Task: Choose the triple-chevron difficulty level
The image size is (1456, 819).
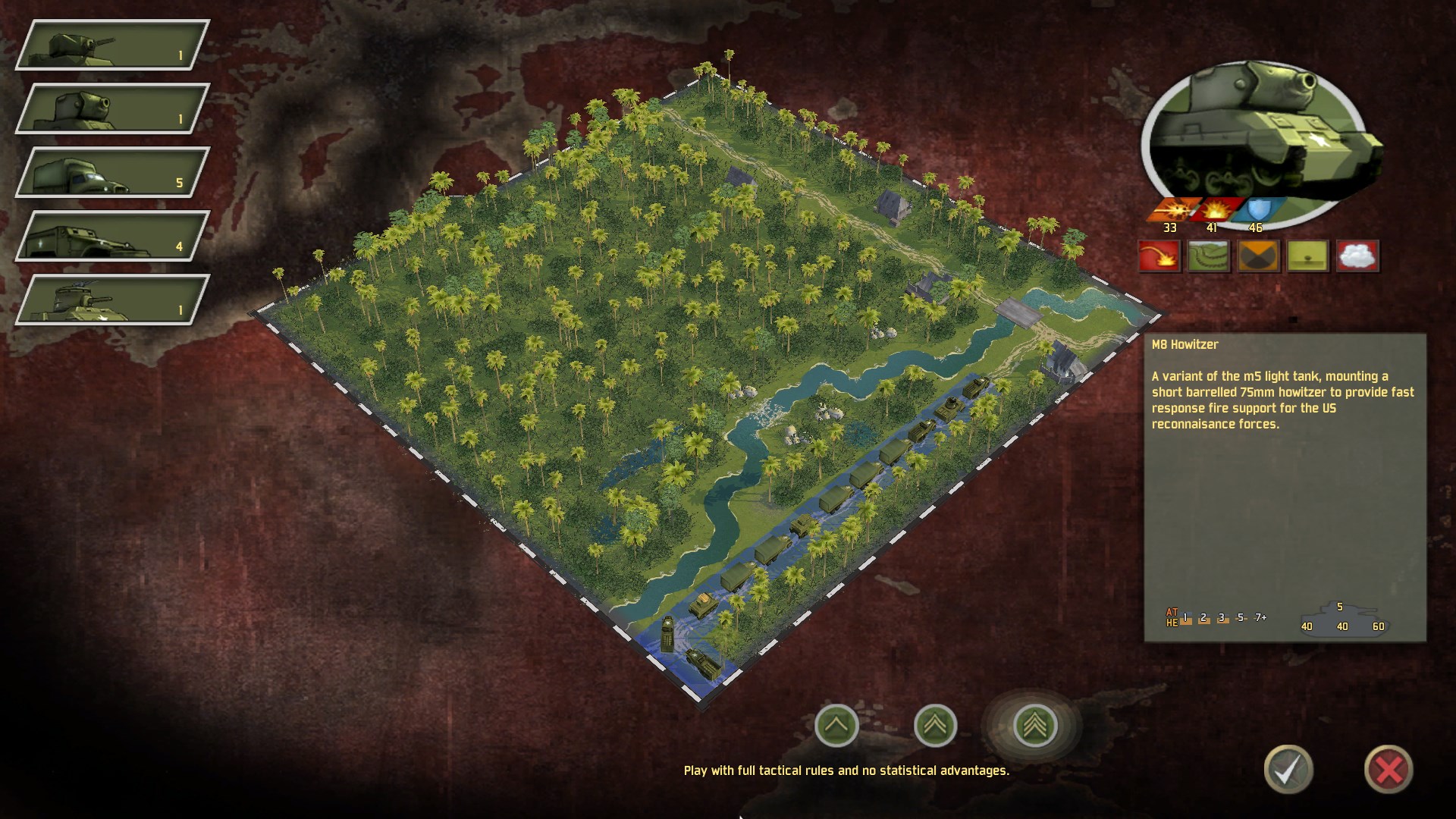Action: (1035, 725)
